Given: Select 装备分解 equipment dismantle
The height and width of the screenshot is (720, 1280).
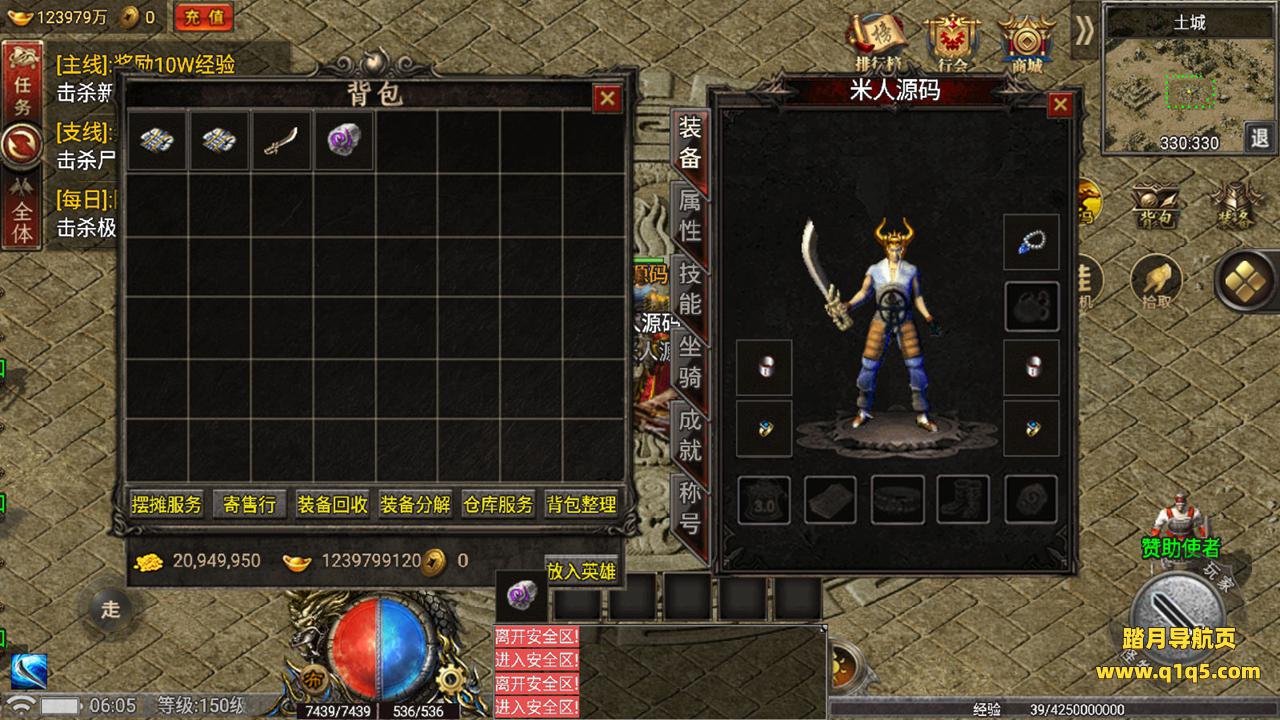Looking at the screenshot, I should click(x=415, y=505).
